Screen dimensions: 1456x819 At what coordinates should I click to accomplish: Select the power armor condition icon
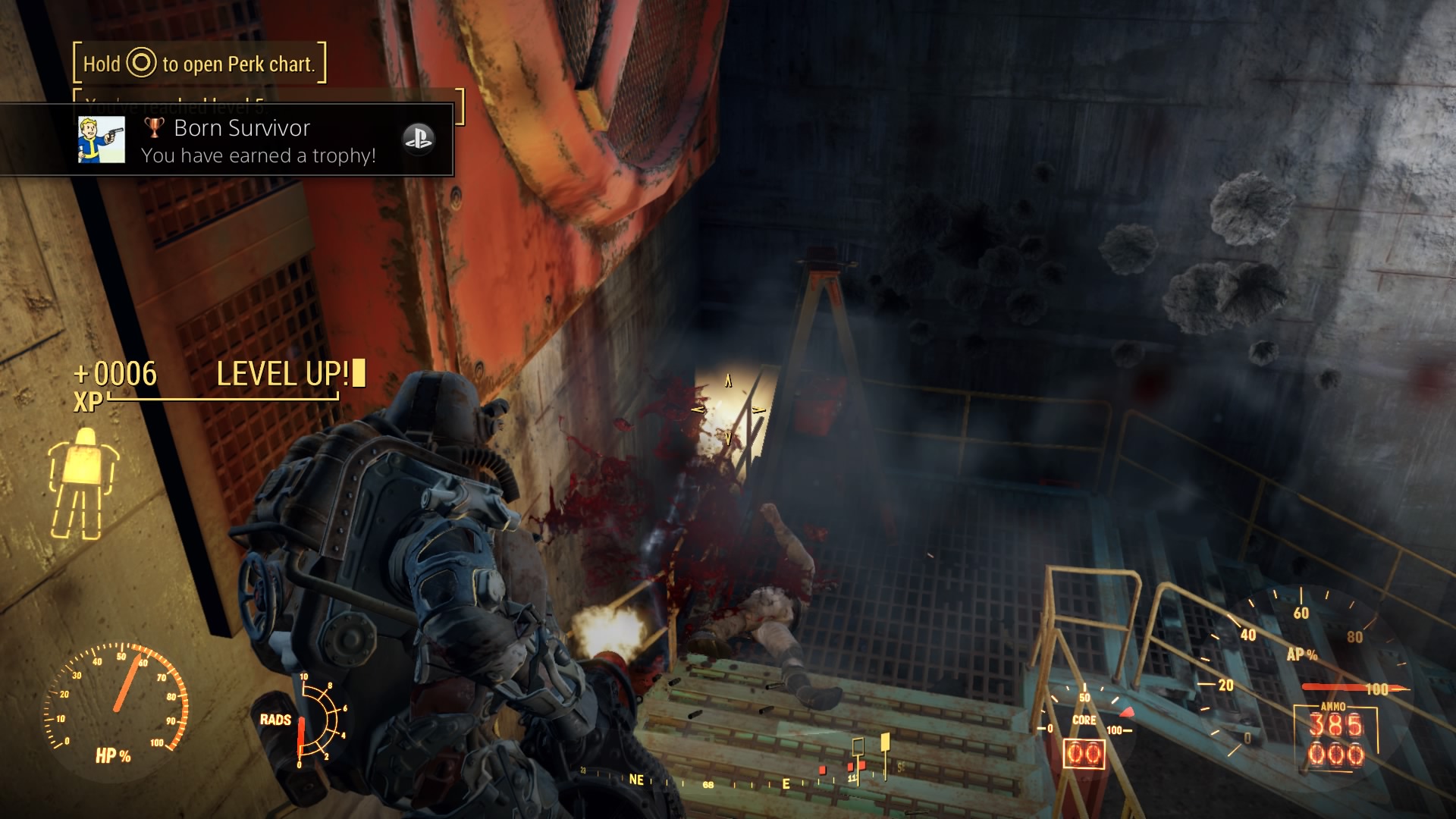(x=83, y=482)
